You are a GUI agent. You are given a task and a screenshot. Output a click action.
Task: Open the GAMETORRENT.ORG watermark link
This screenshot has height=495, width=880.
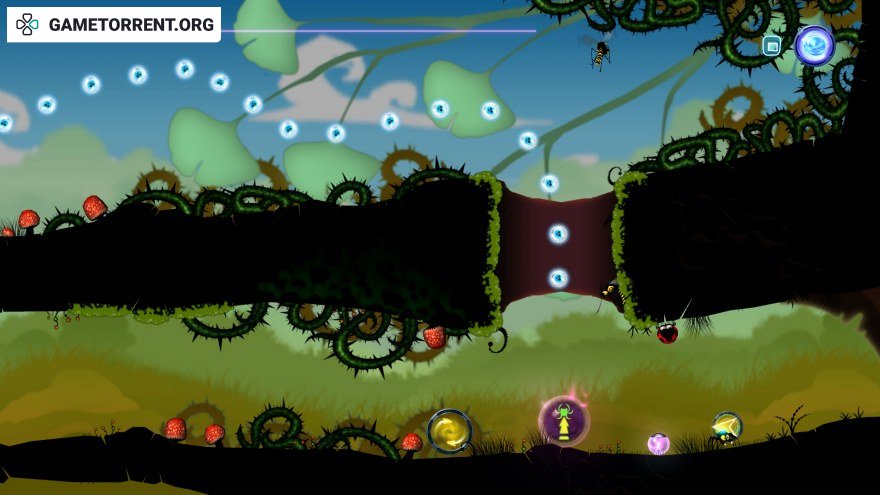114,25
